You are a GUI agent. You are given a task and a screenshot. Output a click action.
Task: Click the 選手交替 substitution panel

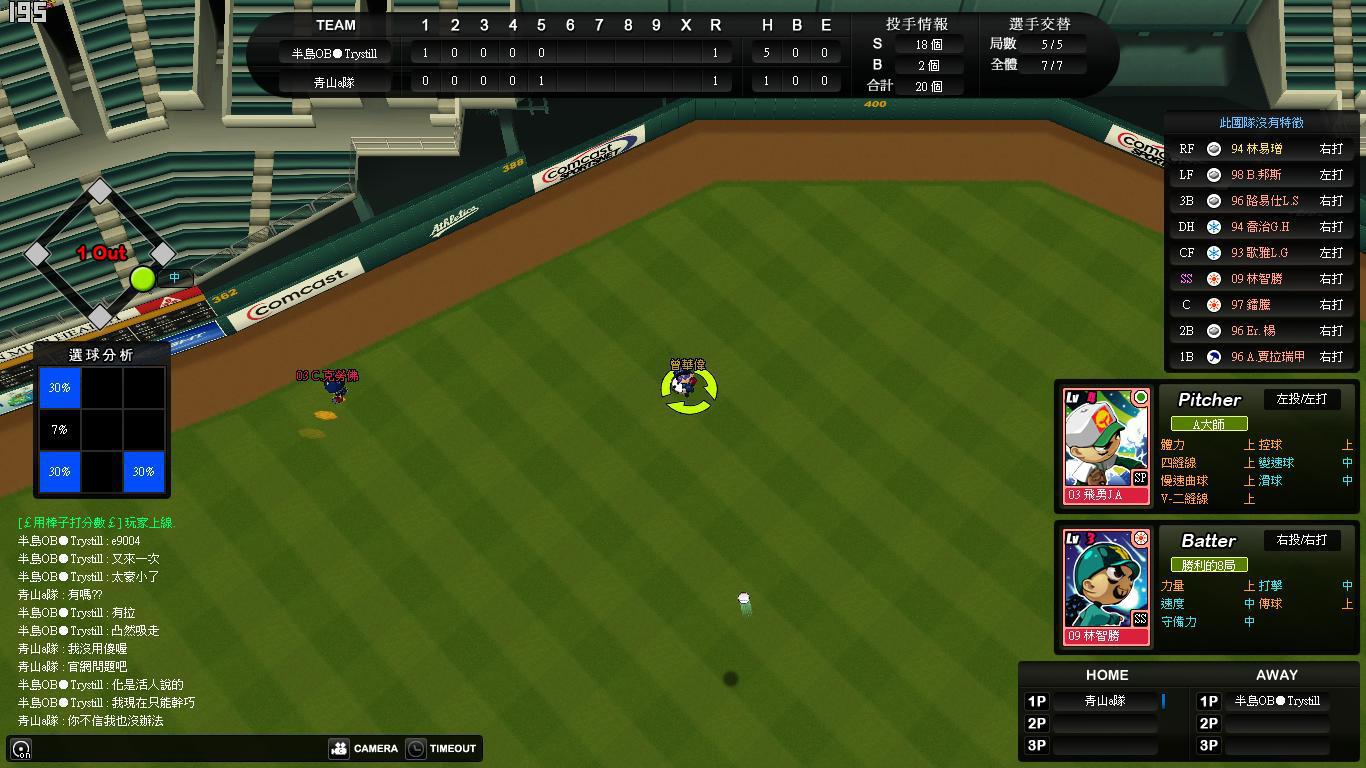(x=1040, y=55)
